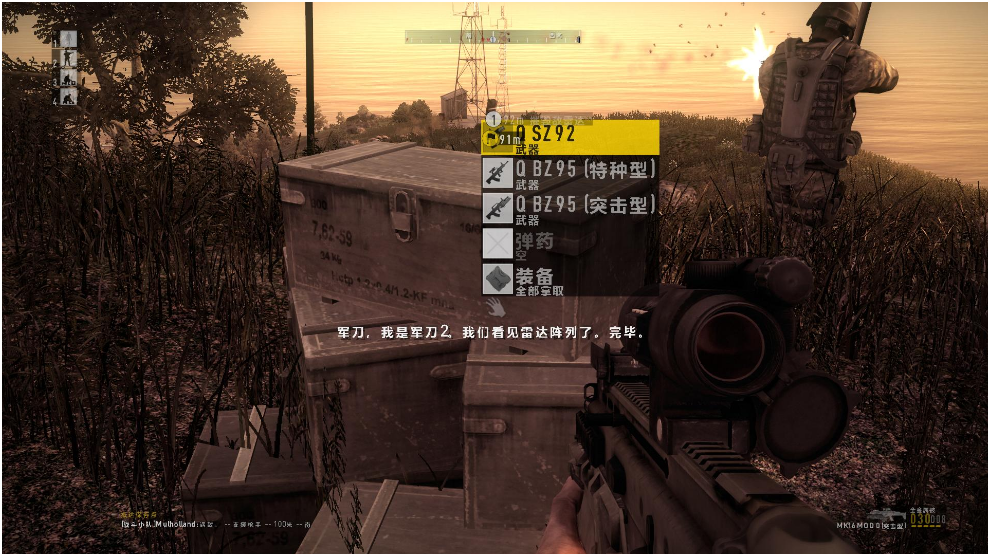The image size is (988, 554).
Task: Click the current weapon icon beside ammo counter
Action: click(885, 517)
